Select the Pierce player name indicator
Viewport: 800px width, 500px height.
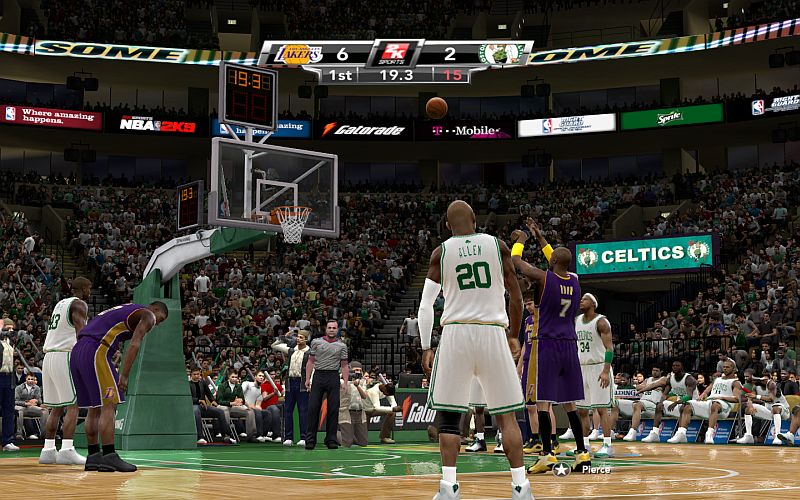coord(595,469)
